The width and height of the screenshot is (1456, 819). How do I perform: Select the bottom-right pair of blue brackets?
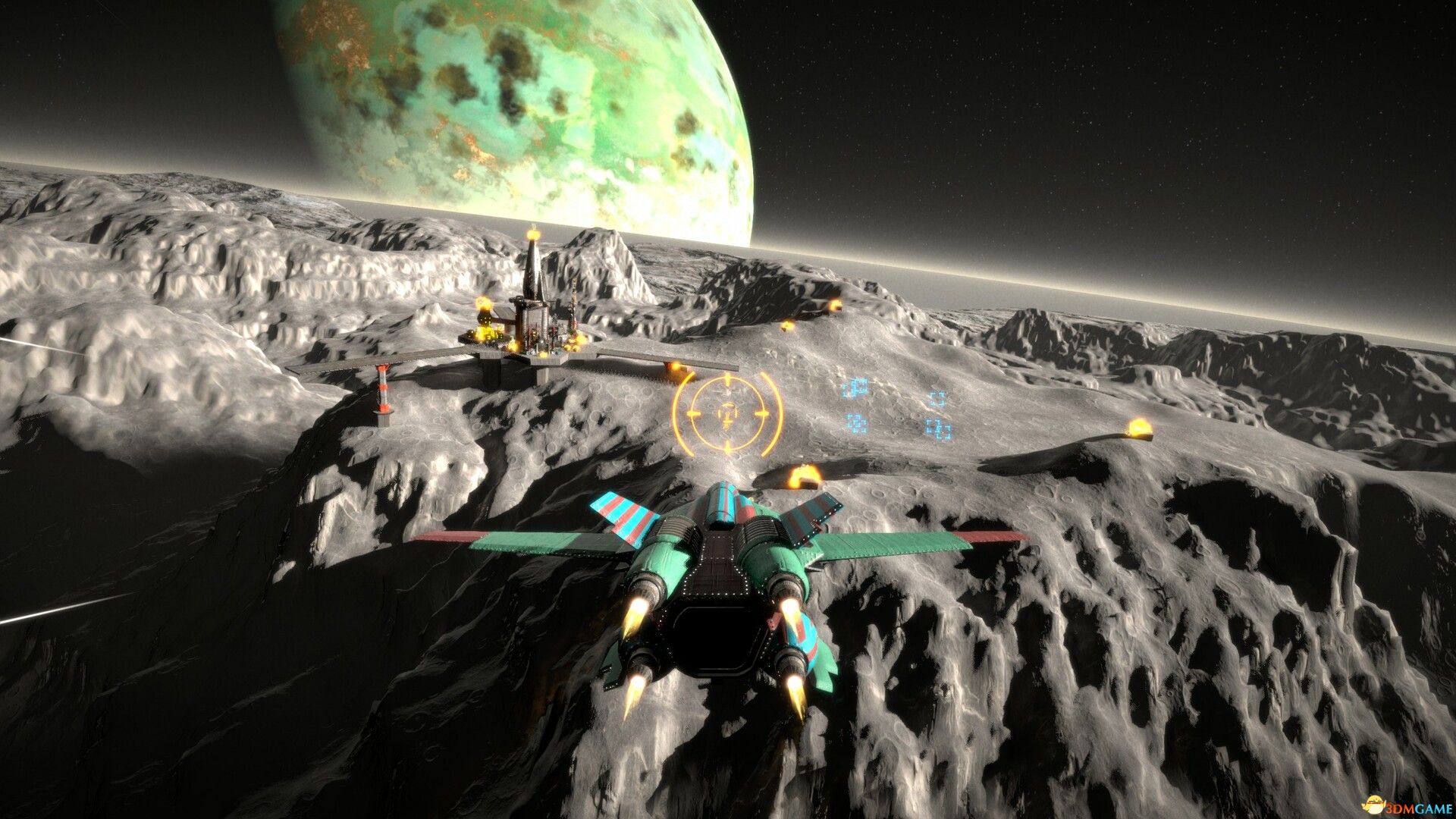940,429
